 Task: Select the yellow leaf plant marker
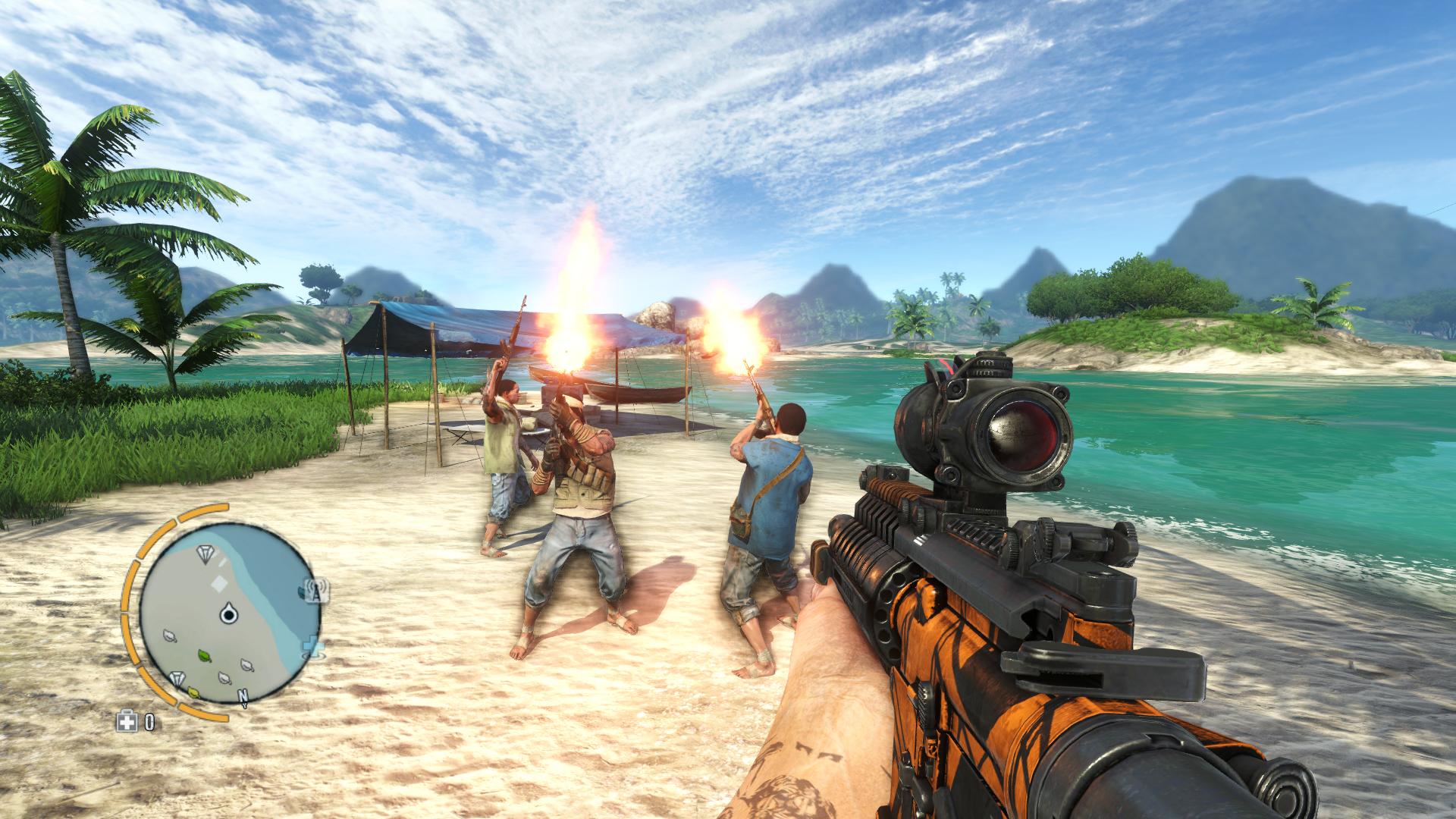coord(194,692)
